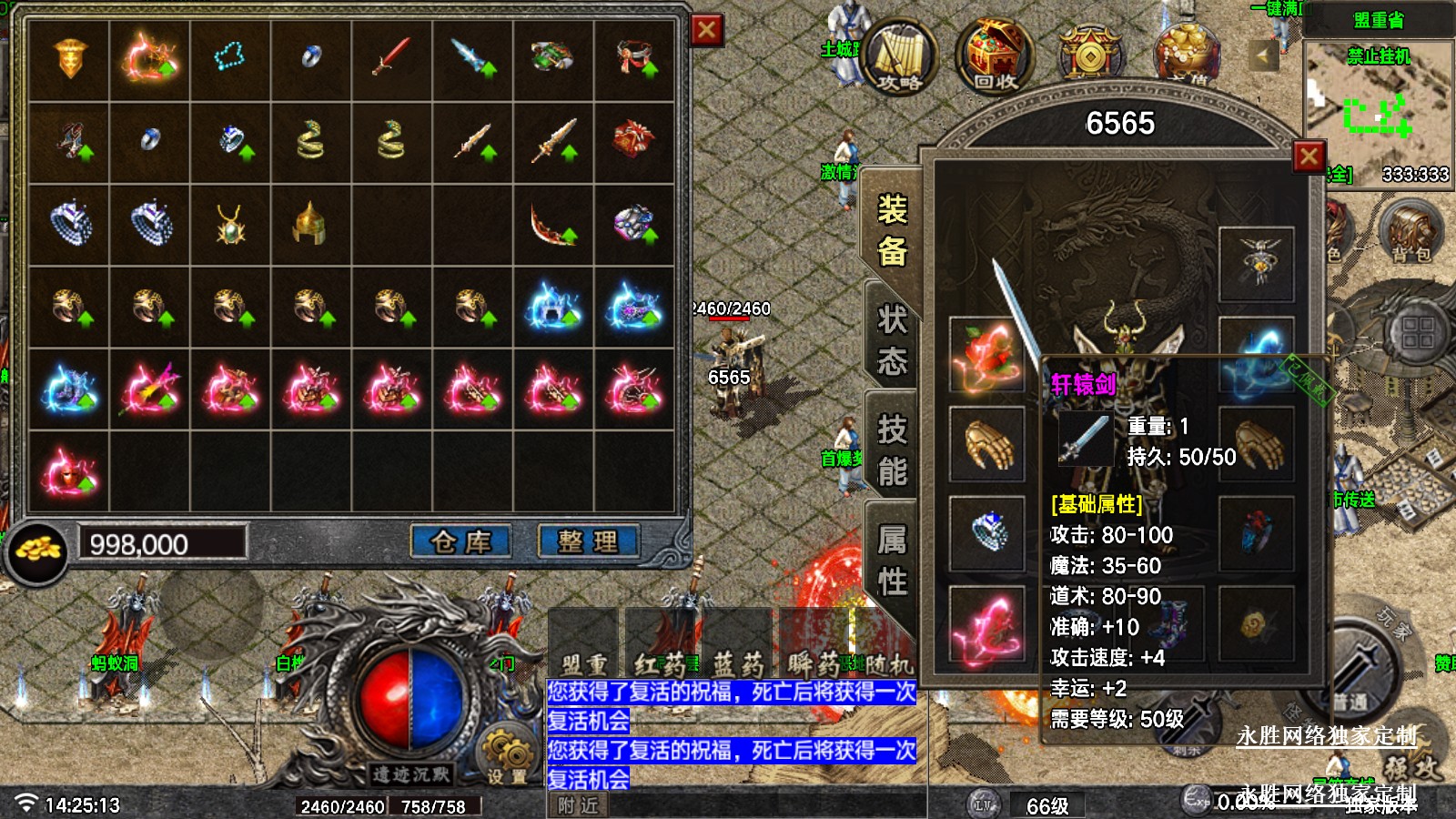Open the minimap

(x=1378, y=100)
